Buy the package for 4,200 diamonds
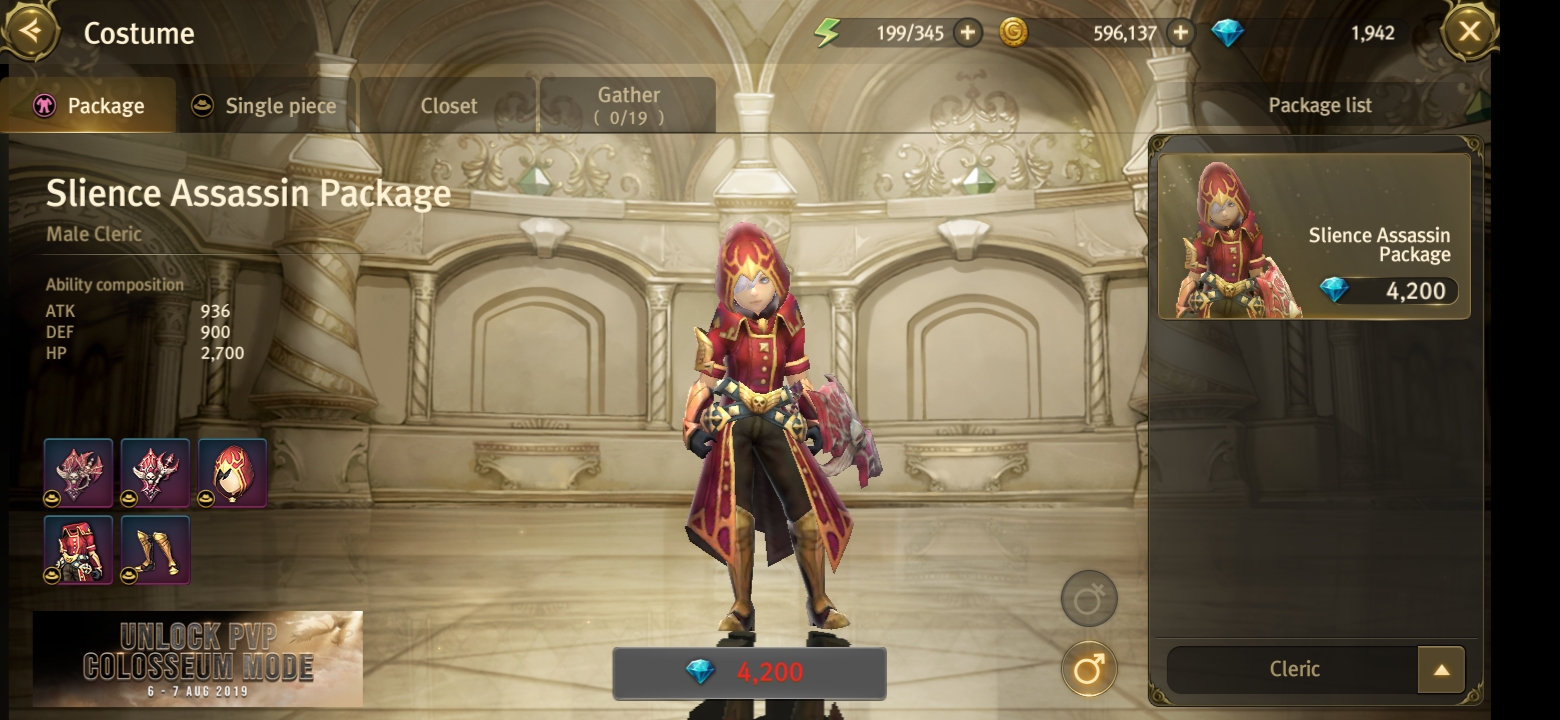The width and height of the screenshot is (1560, 720). pos(749,672)
